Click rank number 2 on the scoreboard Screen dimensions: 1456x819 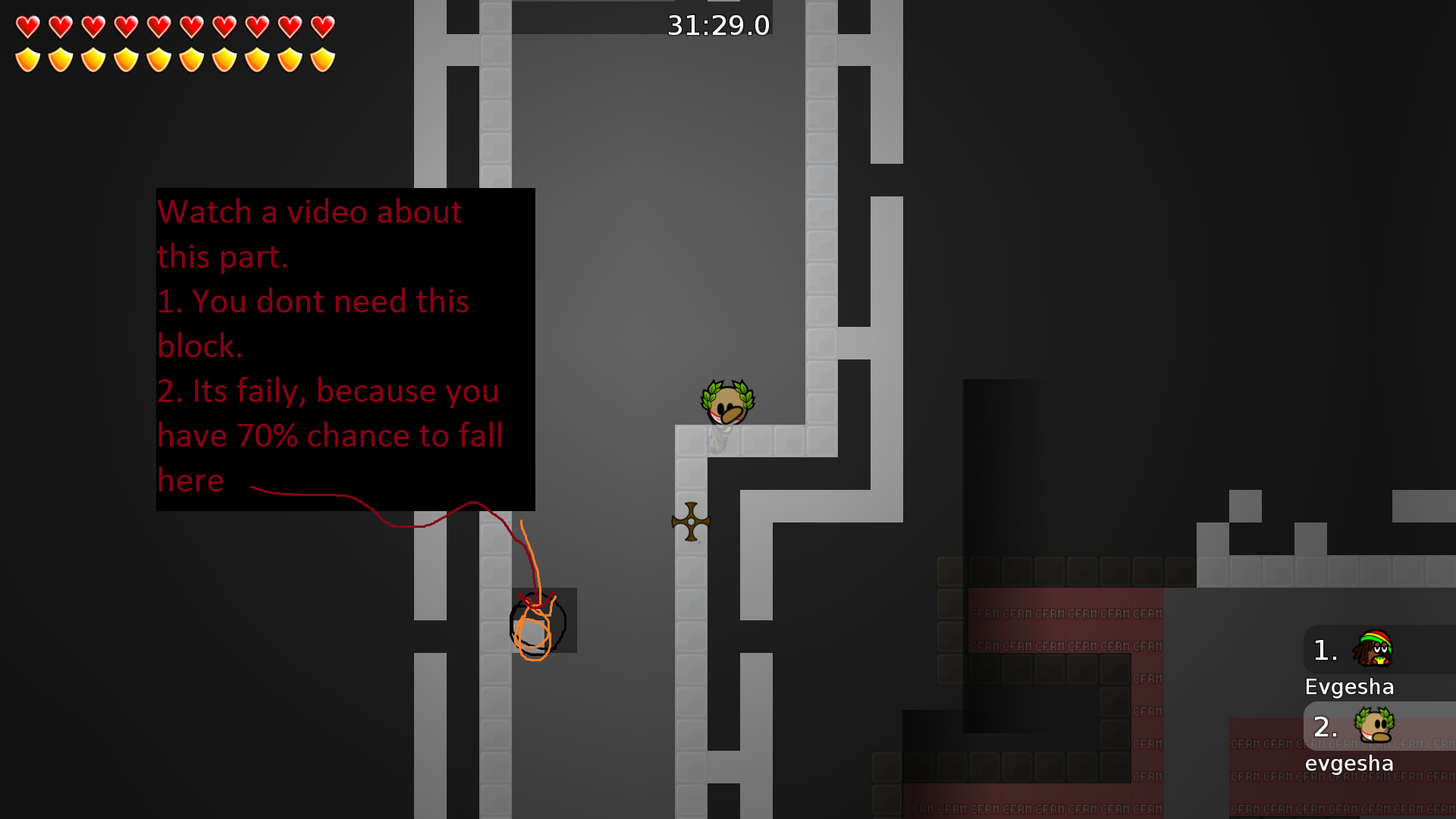click(x=1326, y=728)
